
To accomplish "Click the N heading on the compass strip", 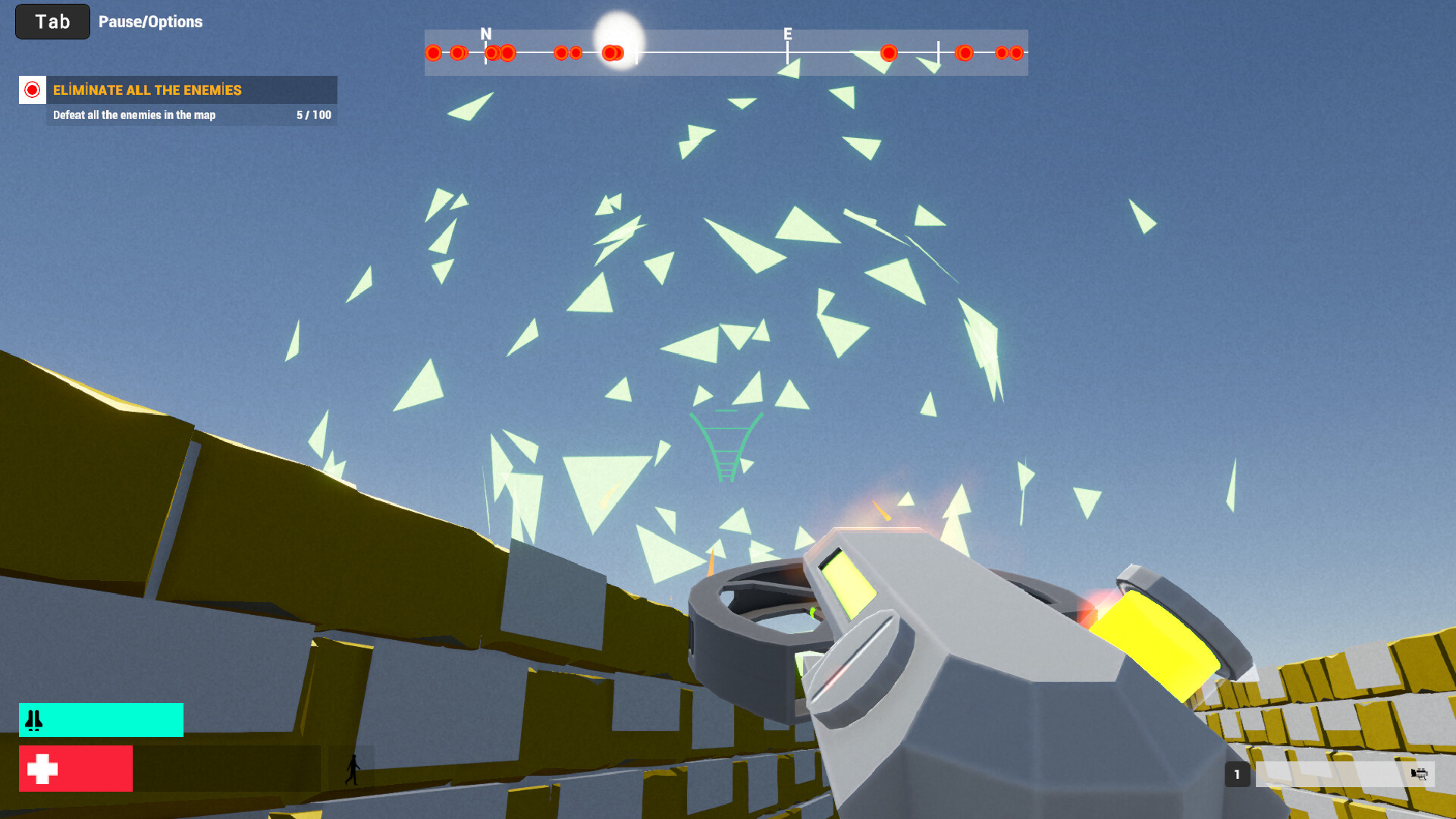I will pyautogui.click(x=485, y=34).
